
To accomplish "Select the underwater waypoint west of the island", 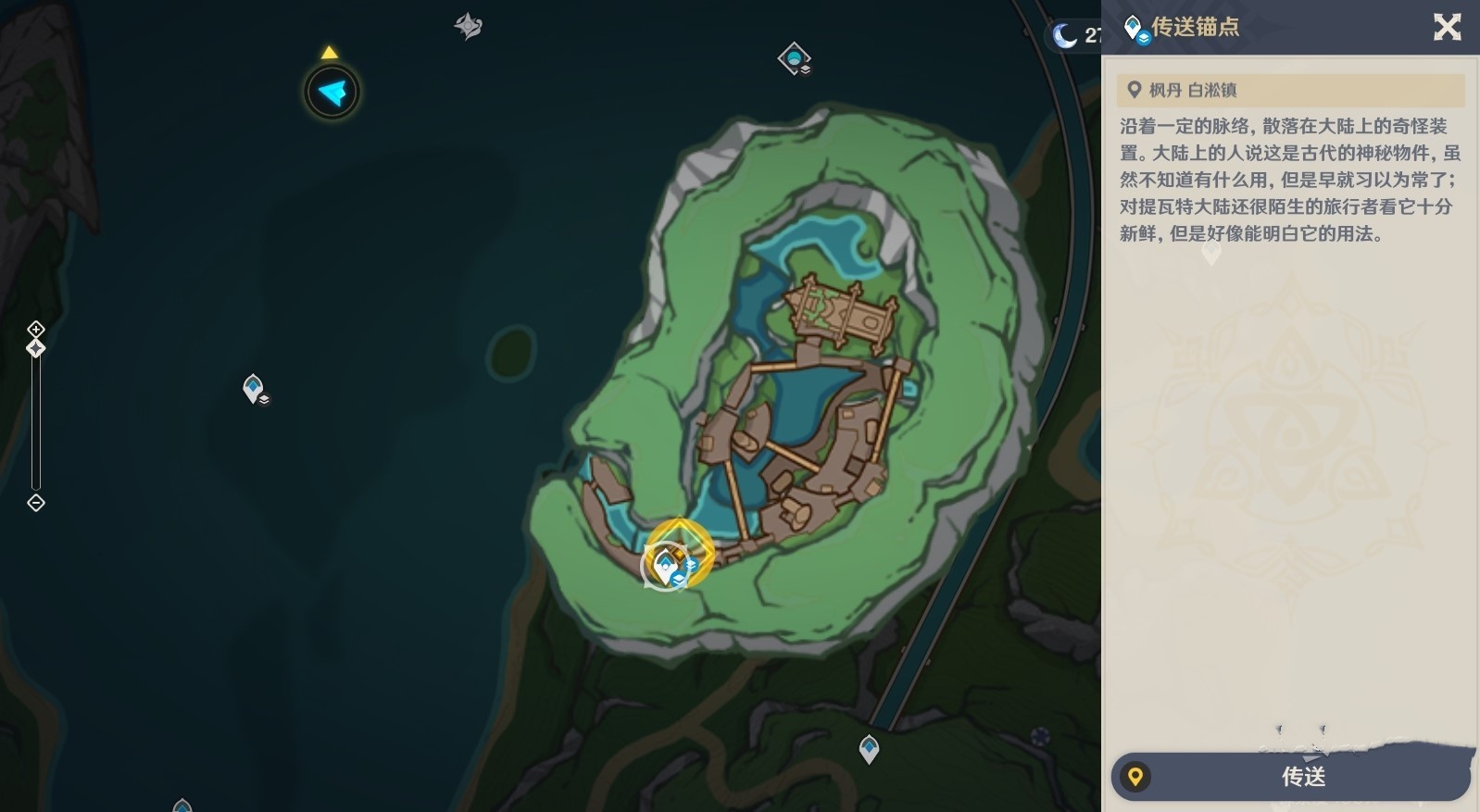I will tap(253, 388).
